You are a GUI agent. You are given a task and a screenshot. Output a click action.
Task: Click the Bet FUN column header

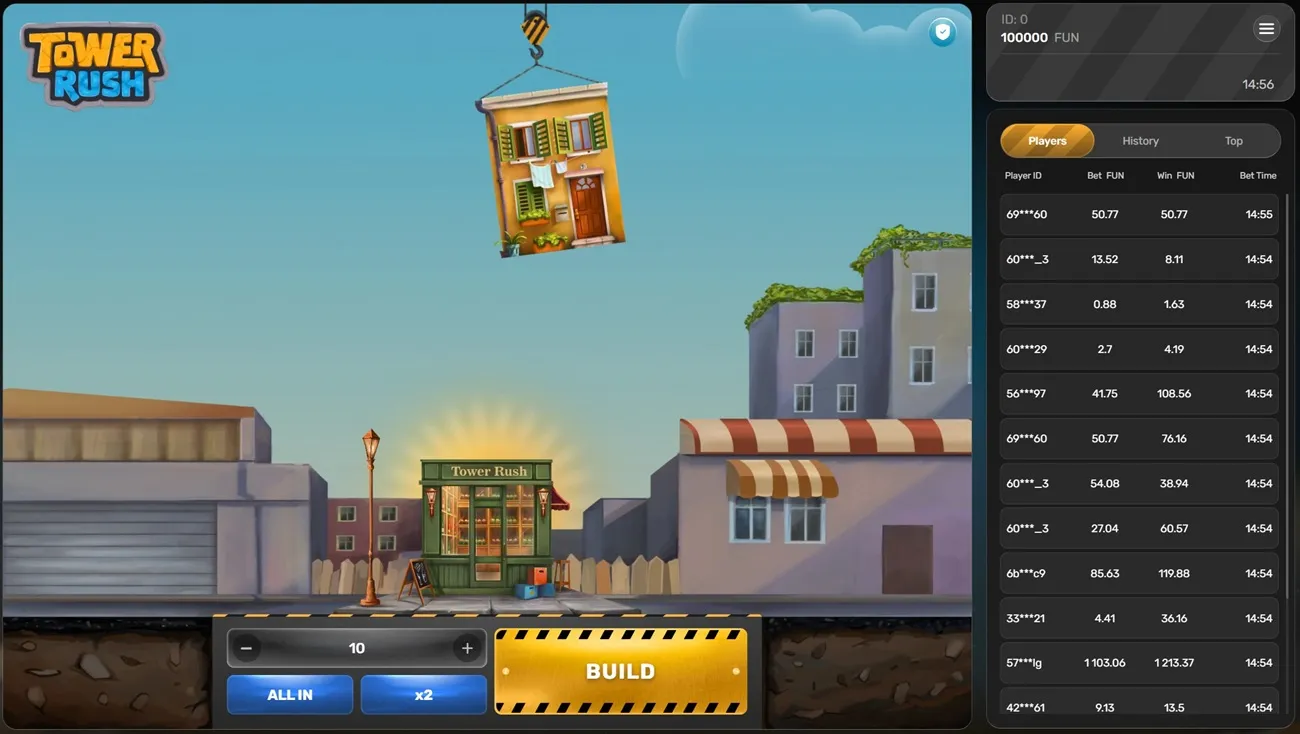pyautogui.click(x=1105, y=175)
